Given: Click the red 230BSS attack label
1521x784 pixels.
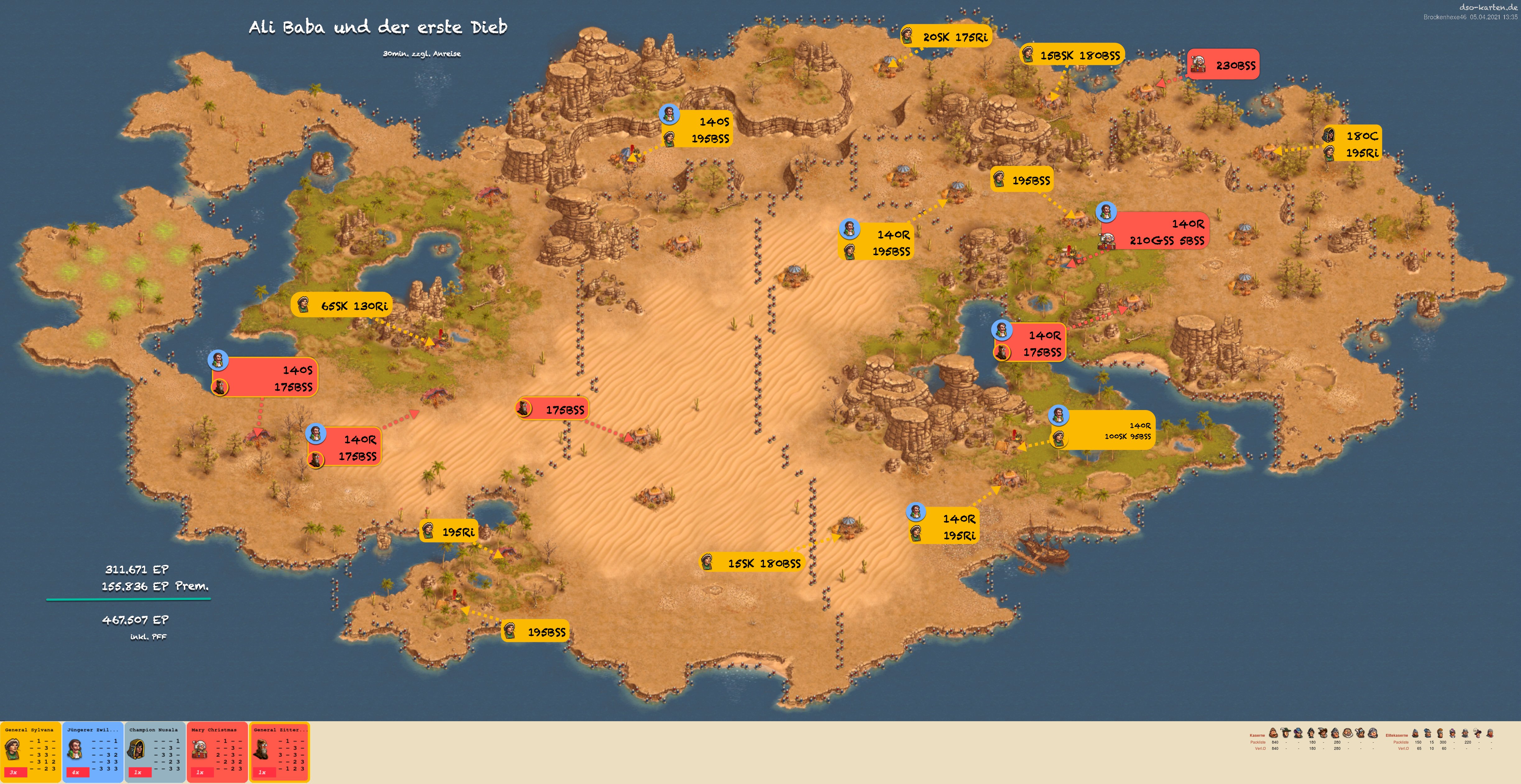Looking at the screenshot, I should coord(1223,65).
